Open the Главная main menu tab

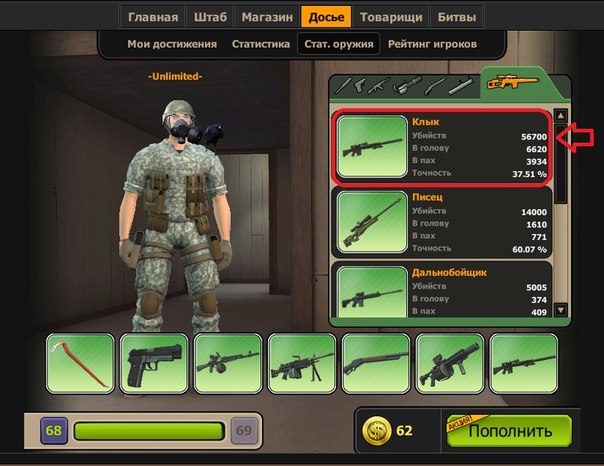(153, 17)
